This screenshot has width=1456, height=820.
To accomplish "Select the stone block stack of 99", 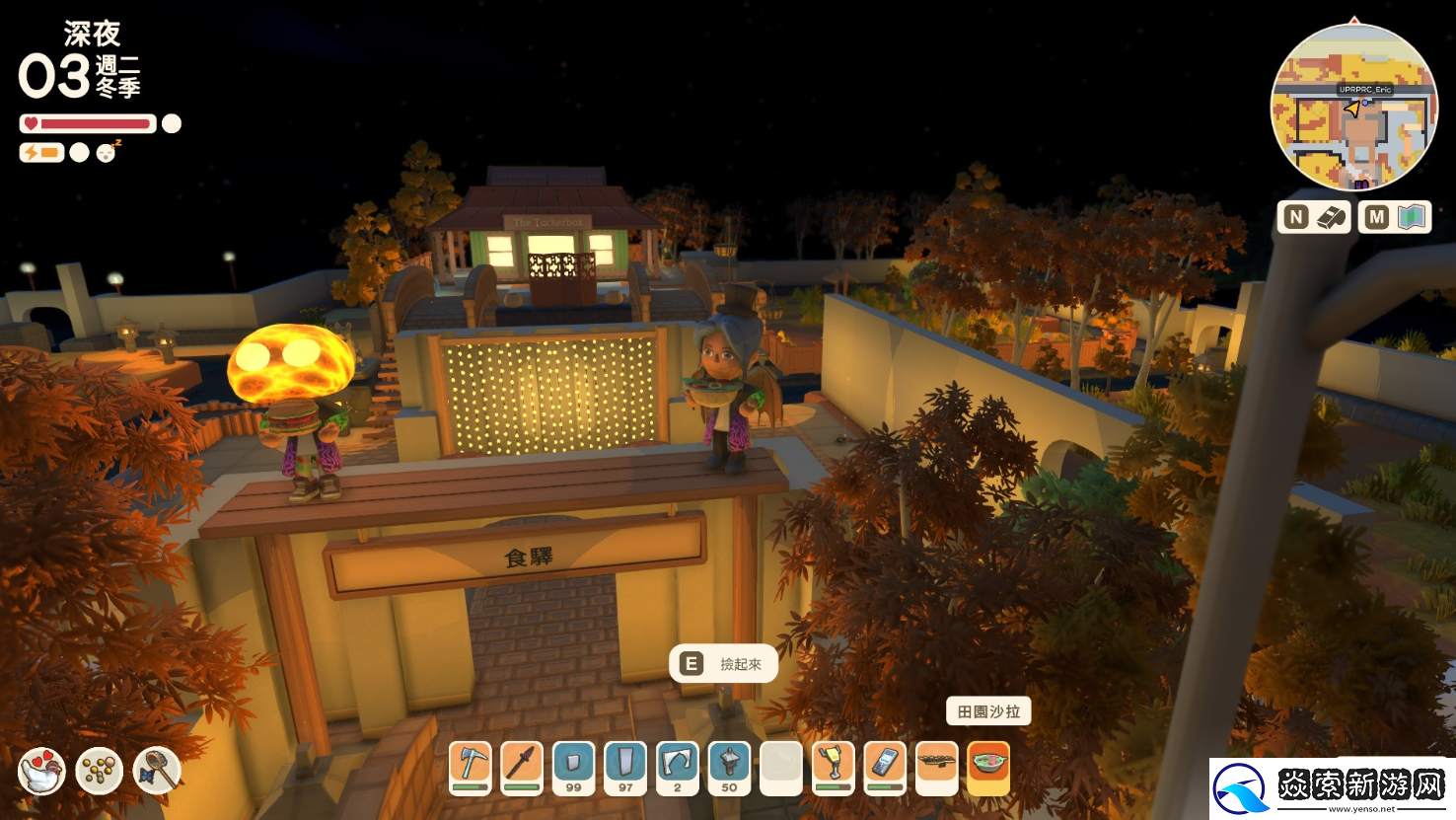I will (574, 767).
